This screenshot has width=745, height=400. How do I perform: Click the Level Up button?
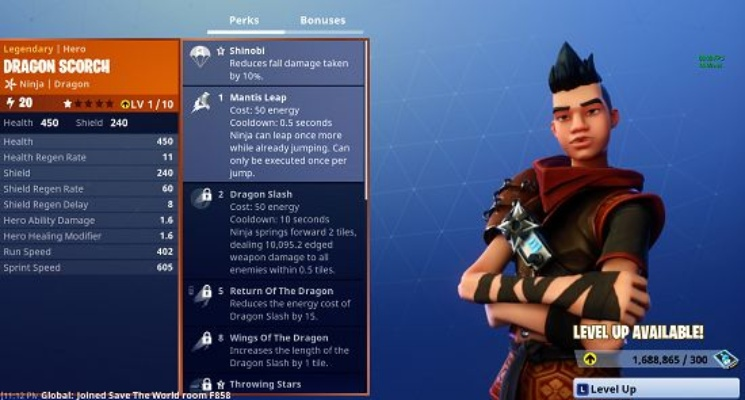657,388
